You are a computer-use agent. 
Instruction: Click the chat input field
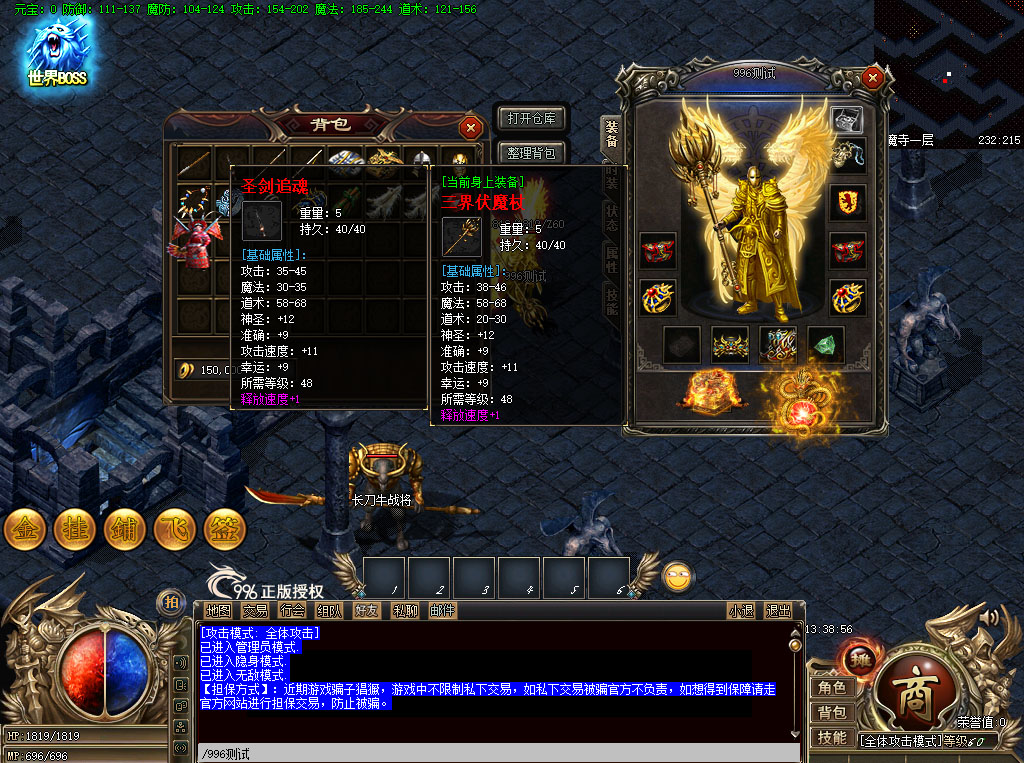pos(498,753)
